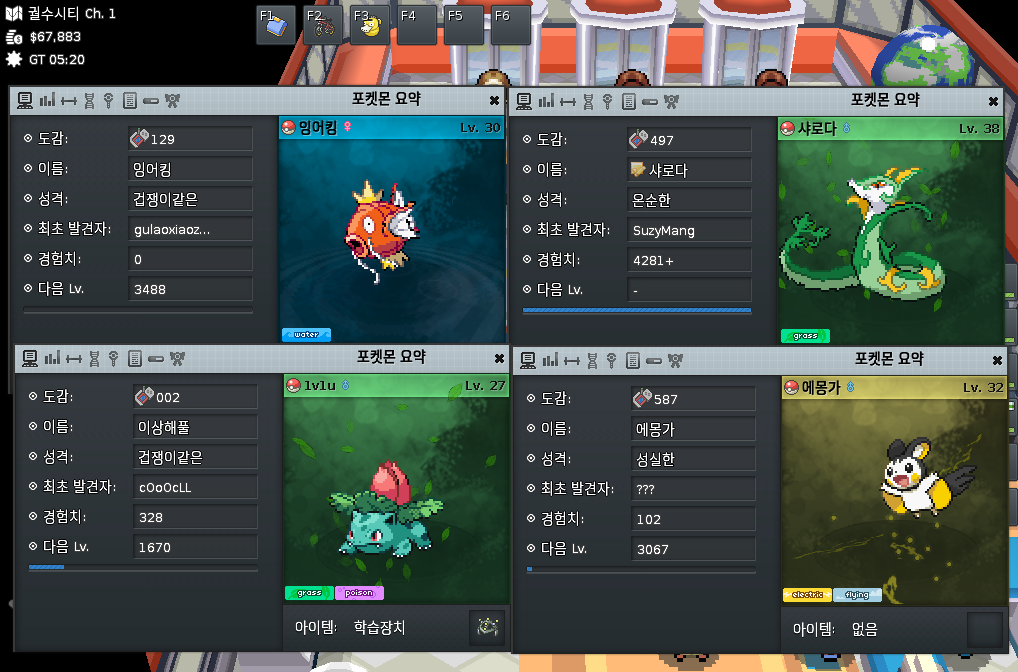Switch to the document tab for 이상해풀
The width and height of the screenshot is (1018, 672).
(x=134, y=359)
